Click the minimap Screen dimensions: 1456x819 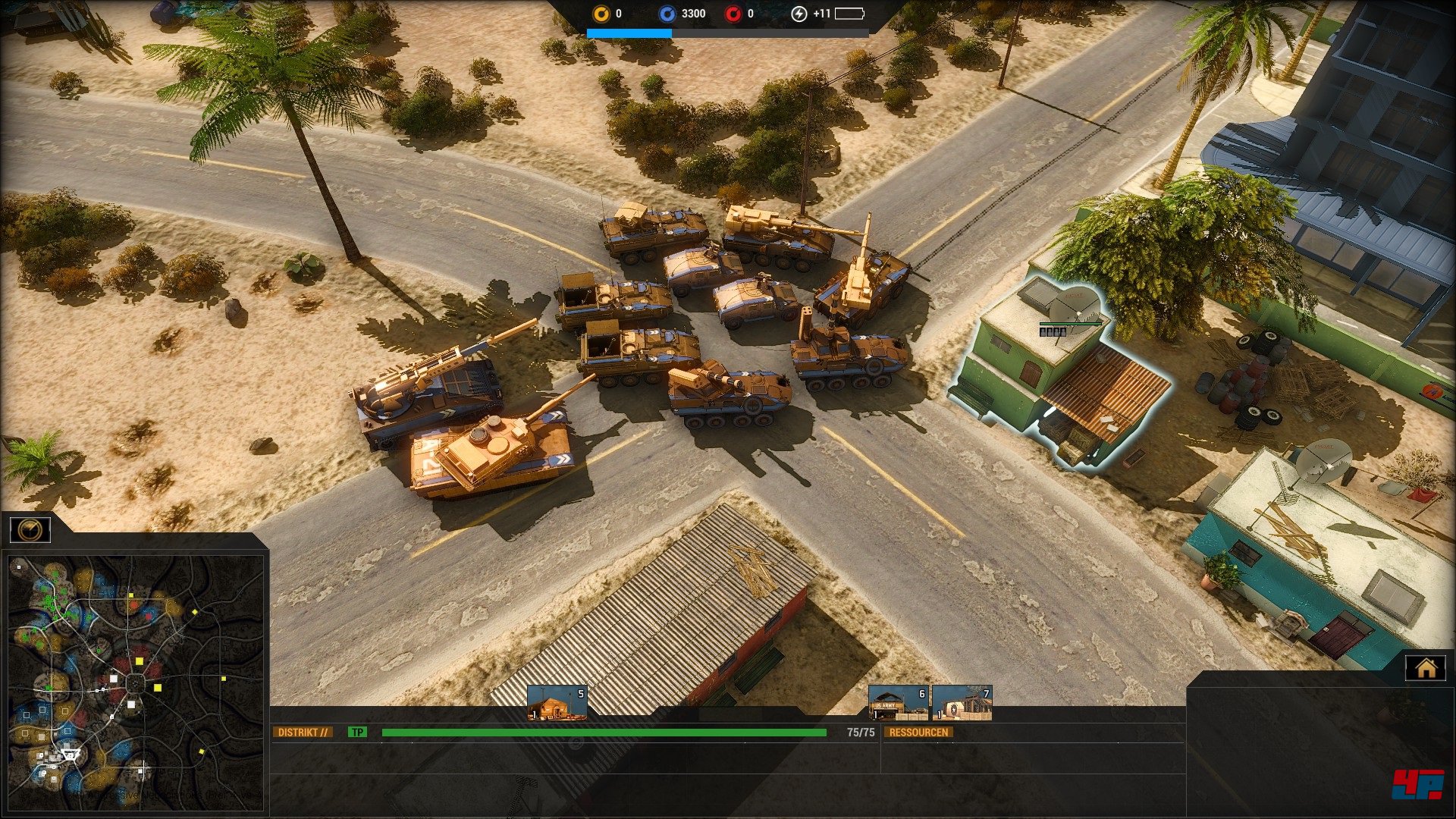135,684
